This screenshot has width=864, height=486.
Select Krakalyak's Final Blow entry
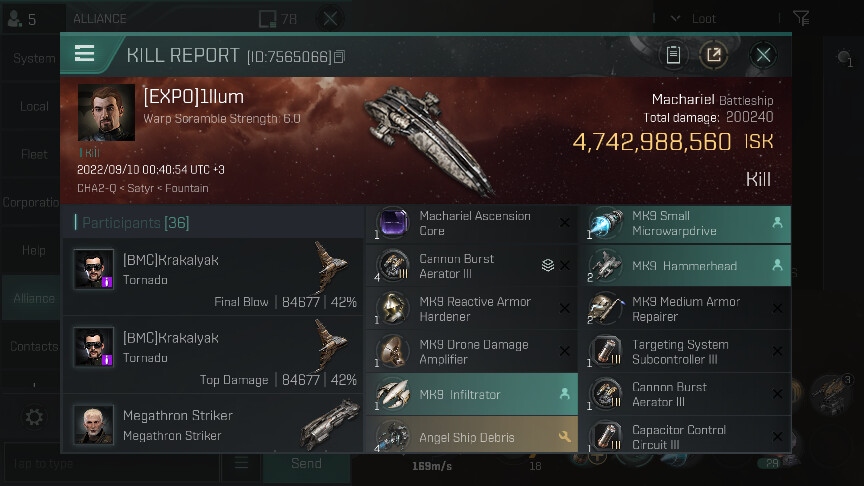(217, 277)
